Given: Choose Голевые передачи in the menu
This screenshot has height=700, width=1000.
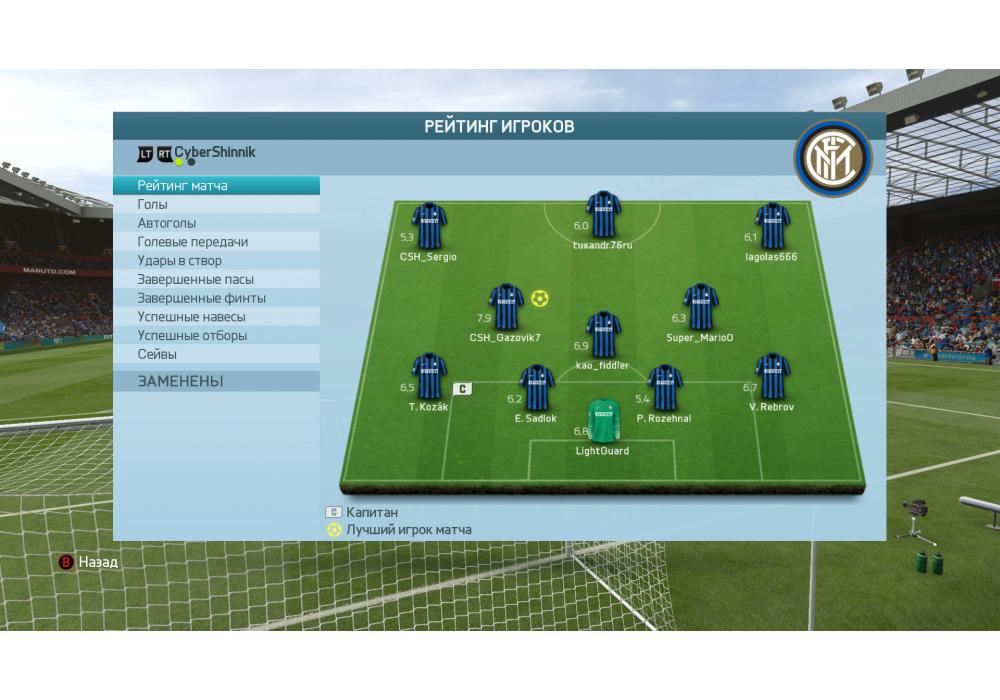Looking at the screenshot, I should [216, 242].
